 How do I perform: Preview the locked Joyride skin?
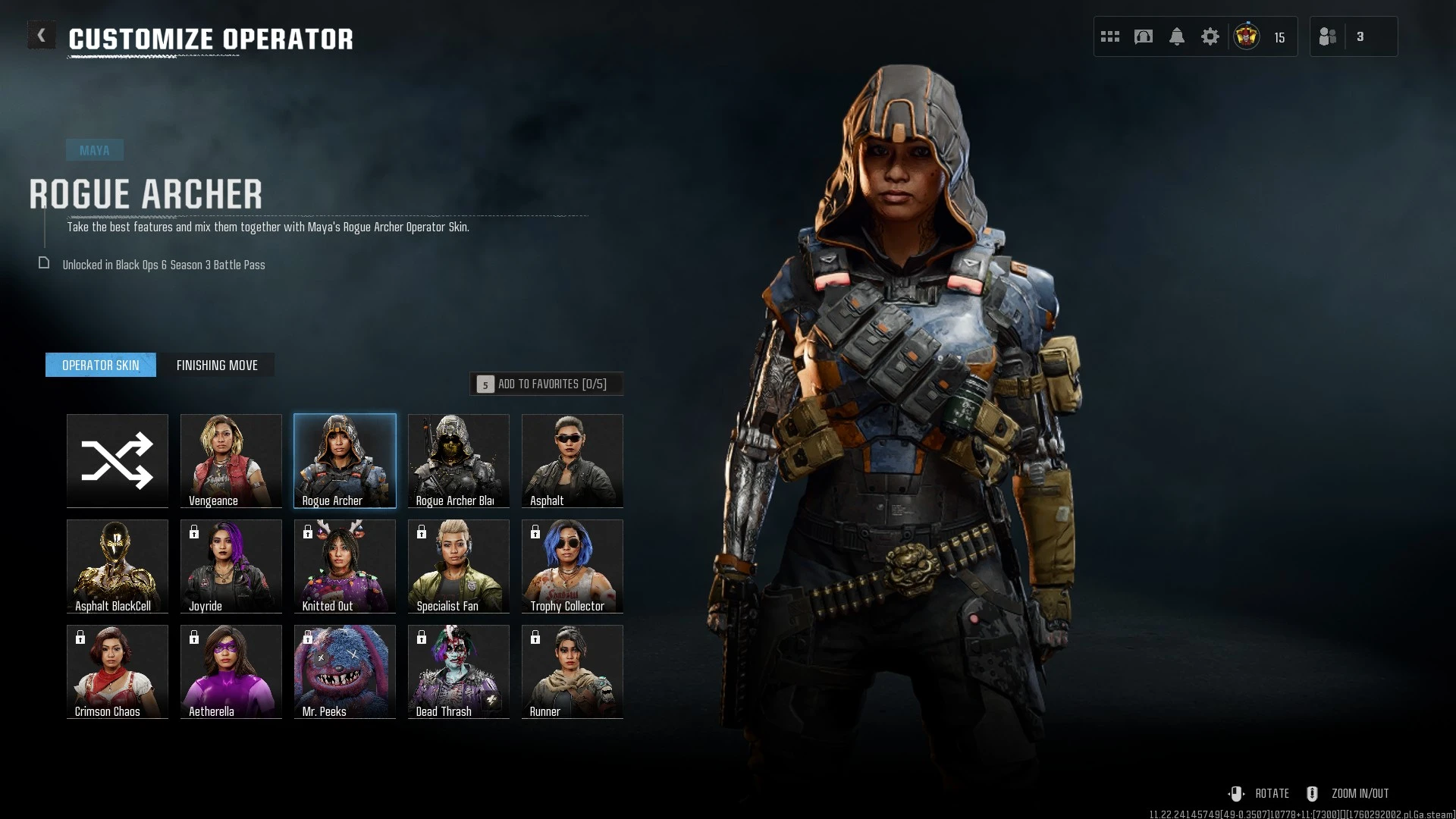point(231,566)
